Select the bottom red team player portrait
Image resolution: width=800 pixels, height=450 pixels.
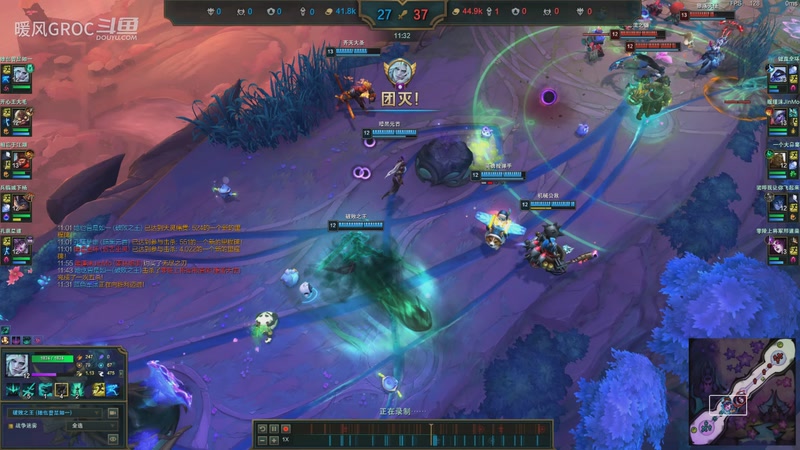778,243
